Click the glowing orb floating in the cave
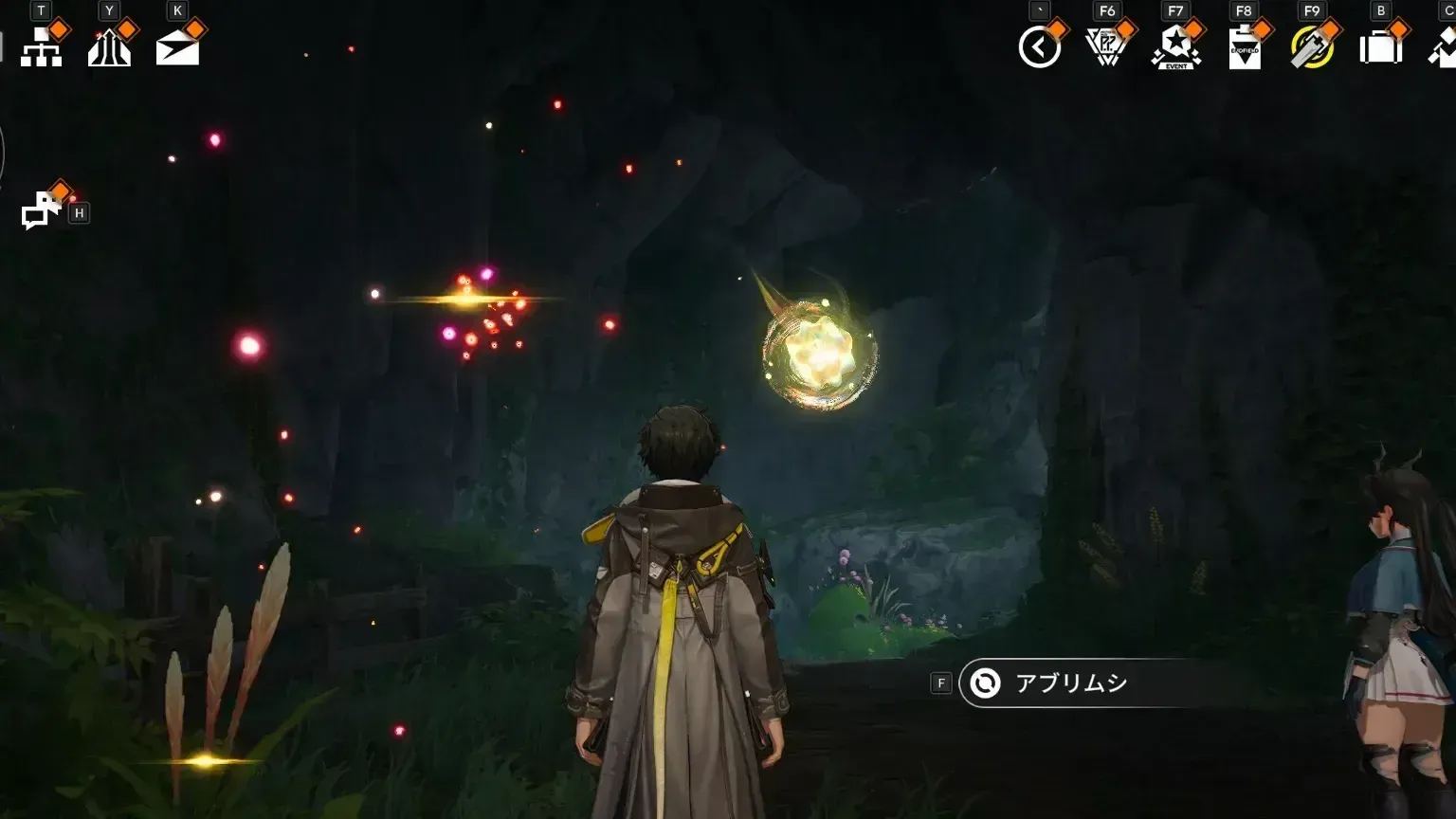Viewport: 1456px width, 819px height. [x=819, y=353]
